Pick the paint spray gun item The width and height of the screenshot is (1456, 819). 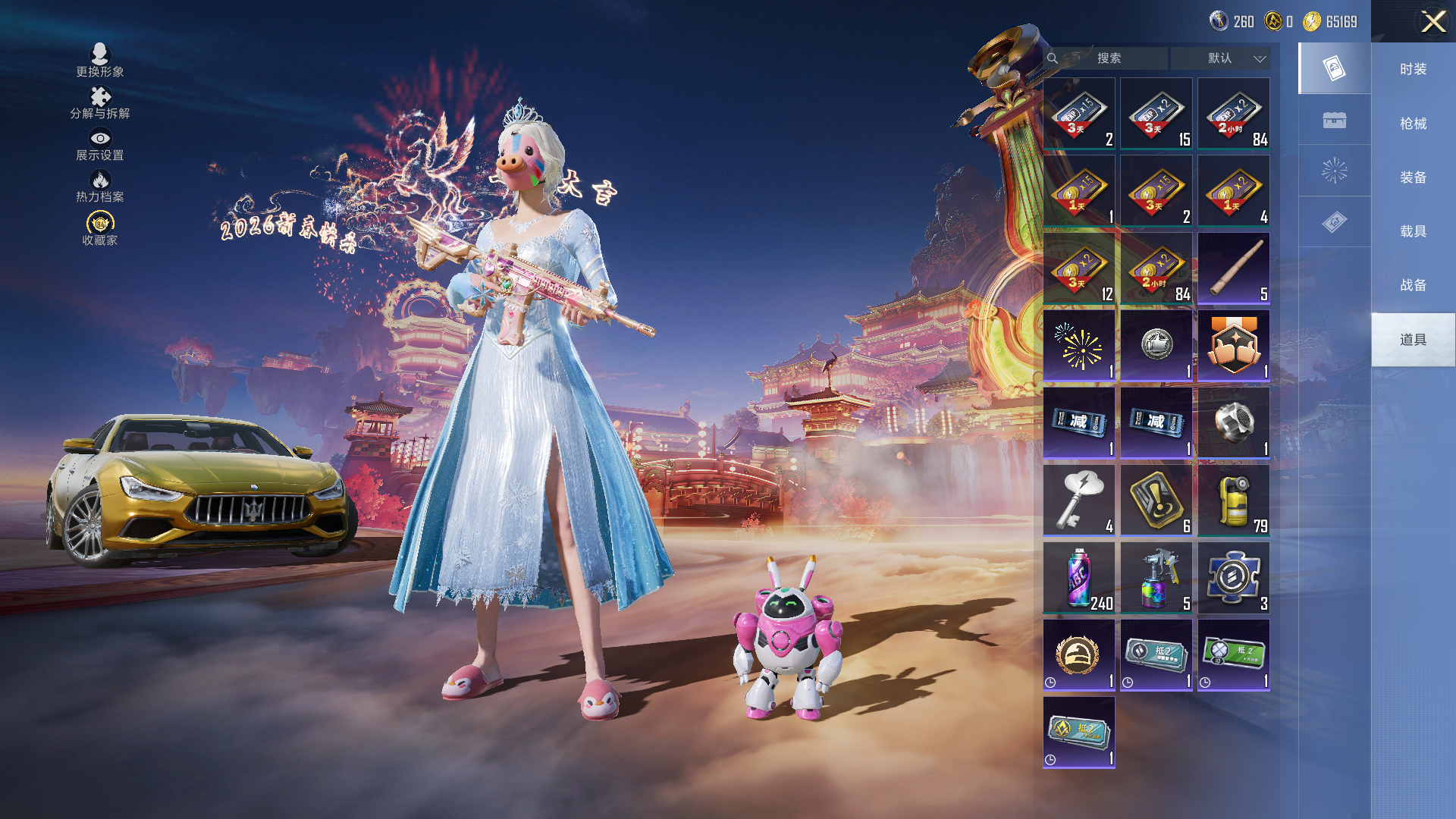[x=1156, y=578]
